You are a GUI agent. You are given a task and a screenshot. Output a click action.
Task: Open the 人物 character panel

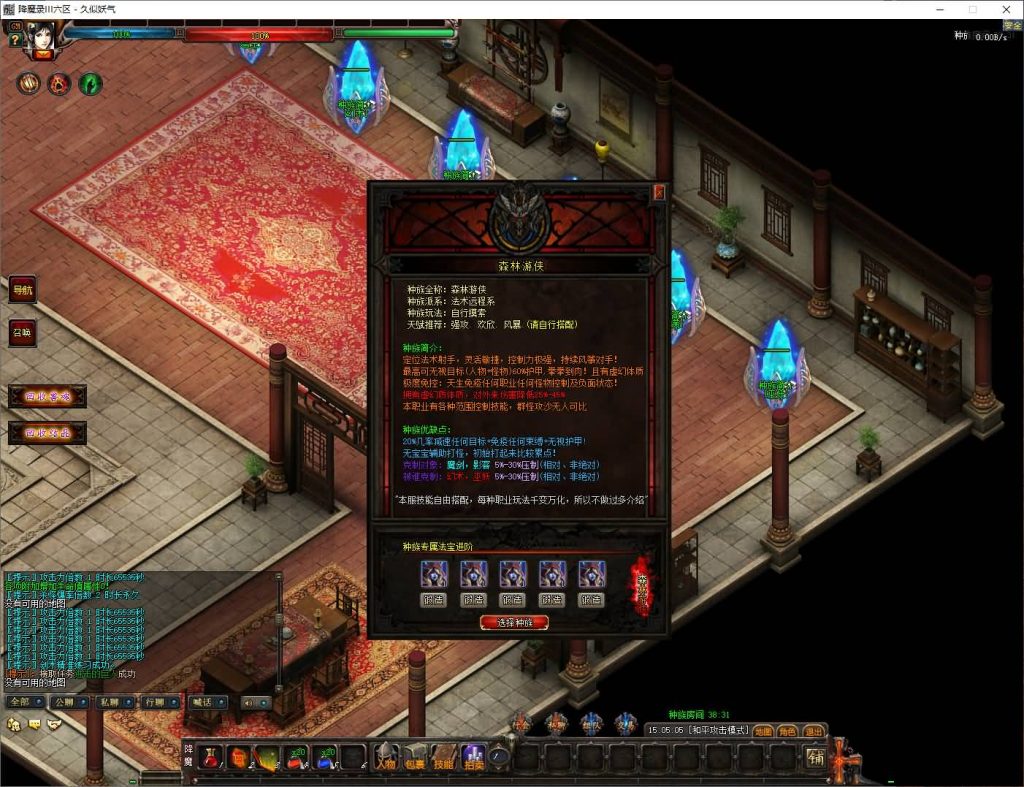385,758
